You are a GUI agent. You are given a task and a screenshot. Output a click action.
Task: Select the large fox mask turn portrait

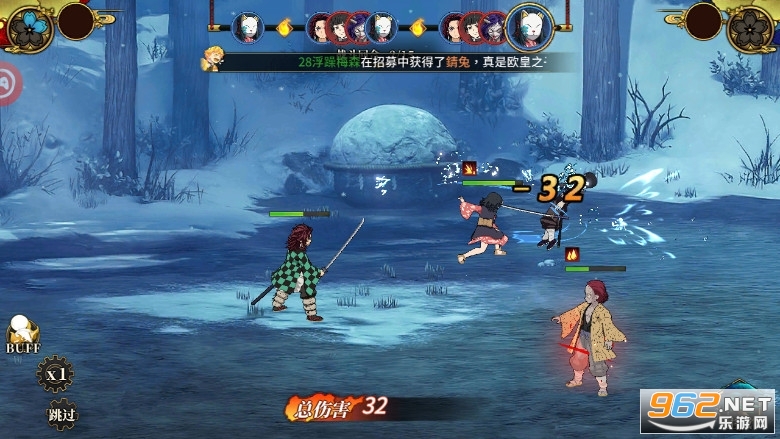tap(530, 26)
